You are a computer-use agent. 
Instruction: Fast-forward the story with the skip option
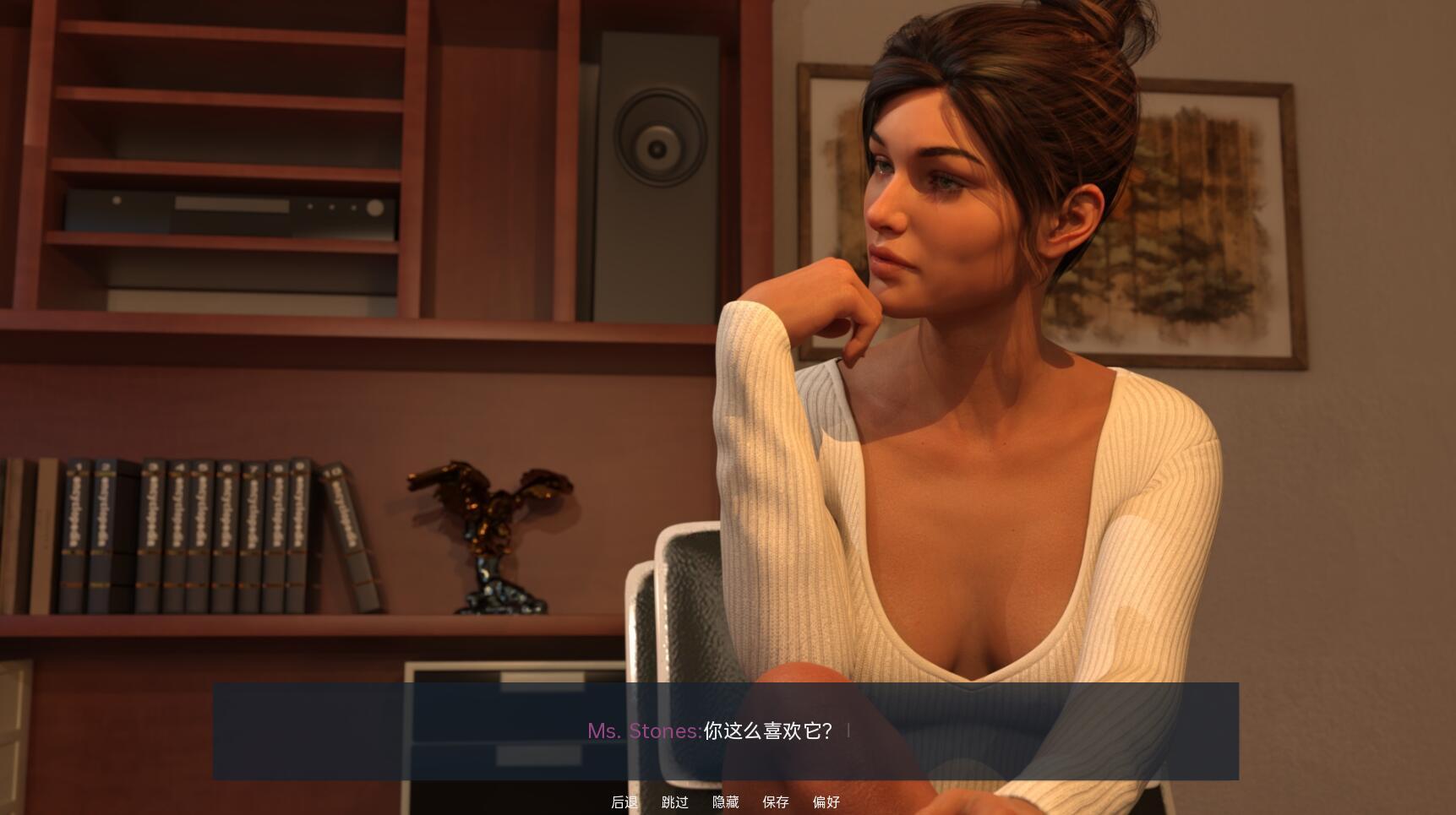tap(673, 802)
